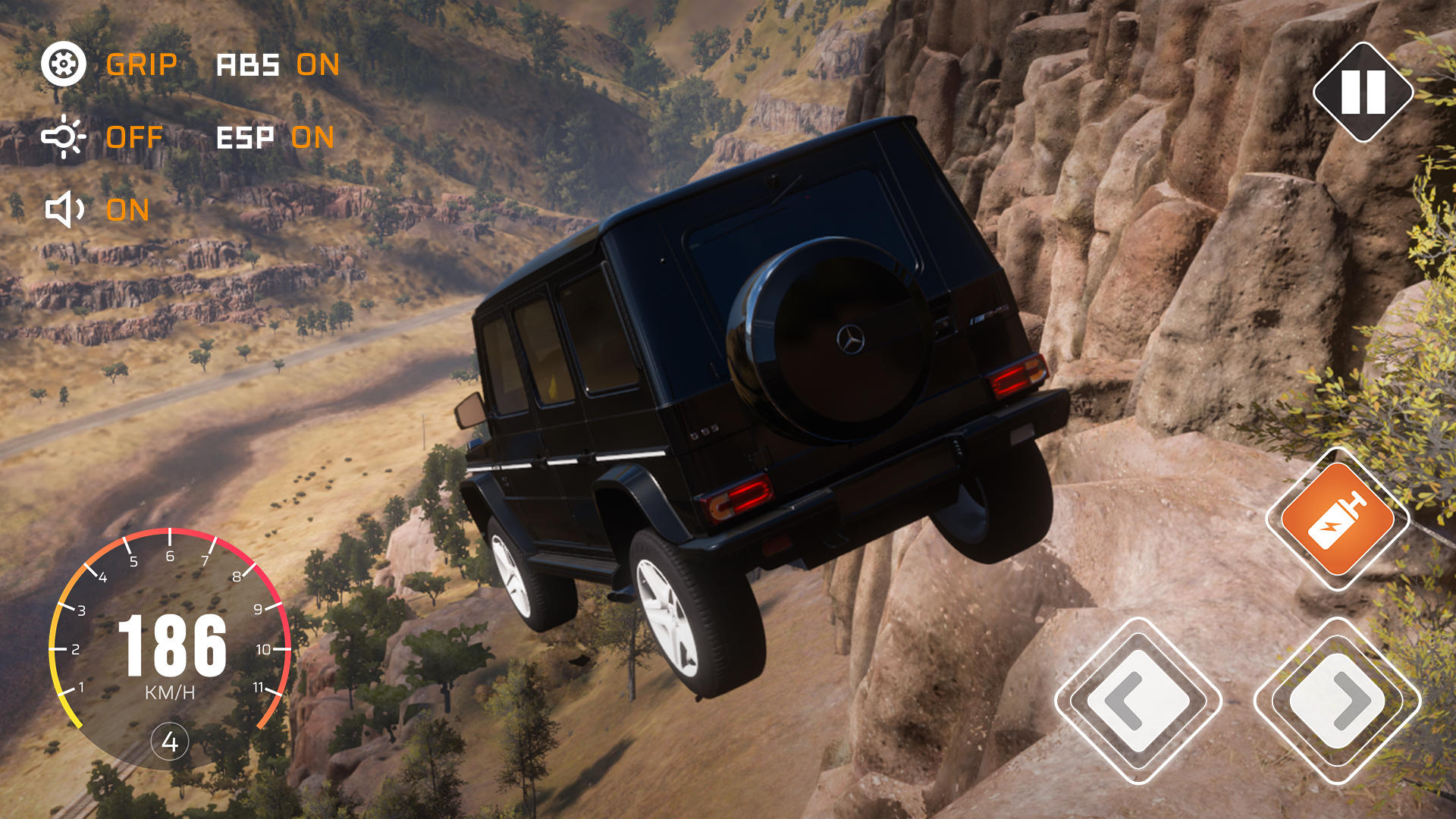Screen dimensions: 1456x819
Task: Tap GRIP to change traction mode
Action: pos(141,65)
